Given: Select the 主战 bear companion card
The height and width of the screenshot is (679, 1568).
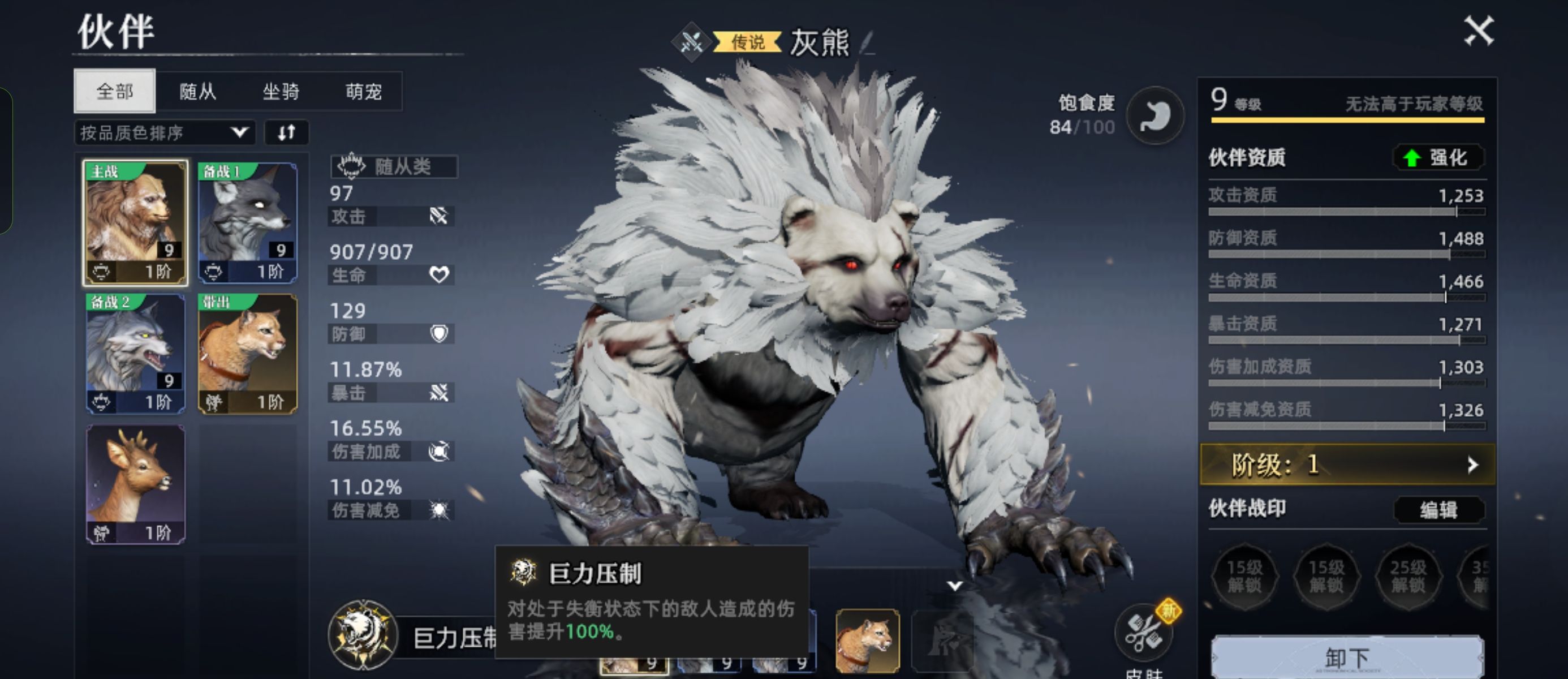Looking at the screenshot, I should coord(135,223).
